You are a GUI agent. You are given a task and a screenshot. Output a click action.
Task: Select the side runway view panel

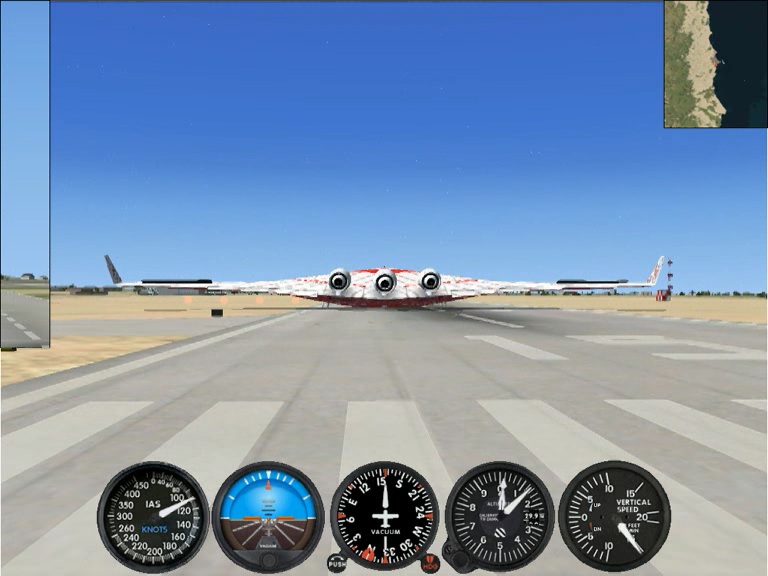pos(24,175)
